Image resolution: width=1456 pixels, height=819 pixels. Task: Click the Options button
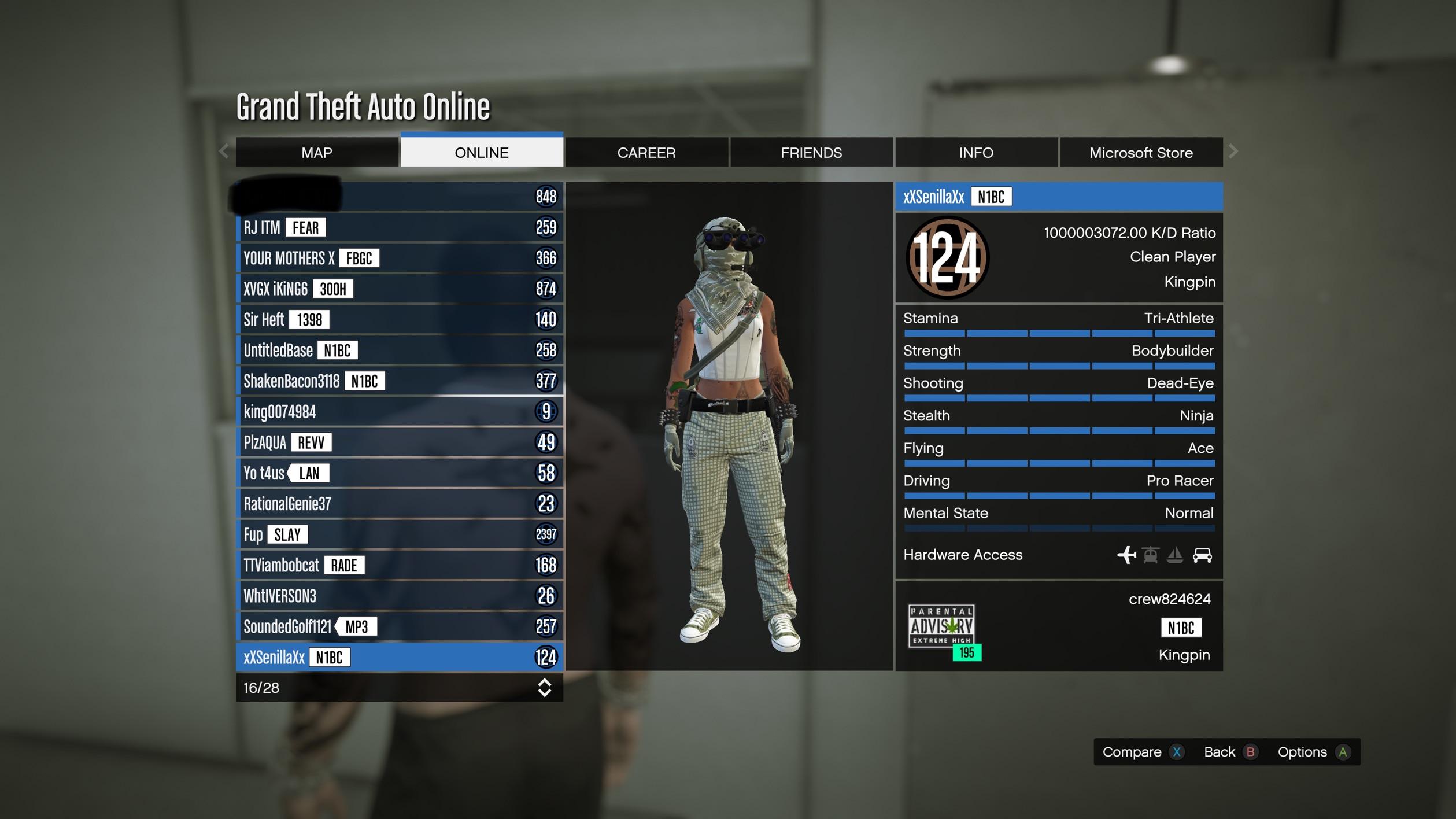(x=1303, y=752)
